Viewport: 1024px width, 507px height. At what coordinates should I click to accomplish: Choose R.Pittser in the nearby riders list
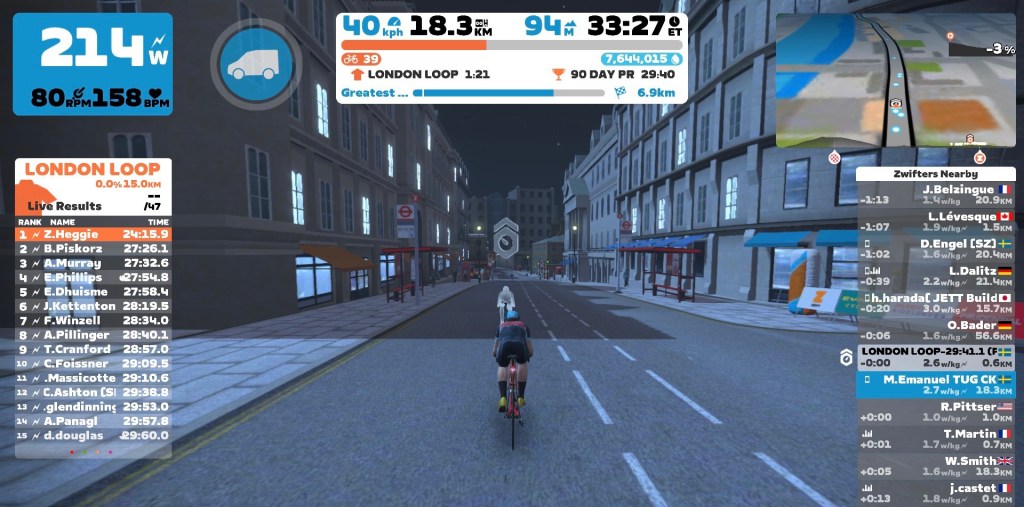[x=935, y=412]
